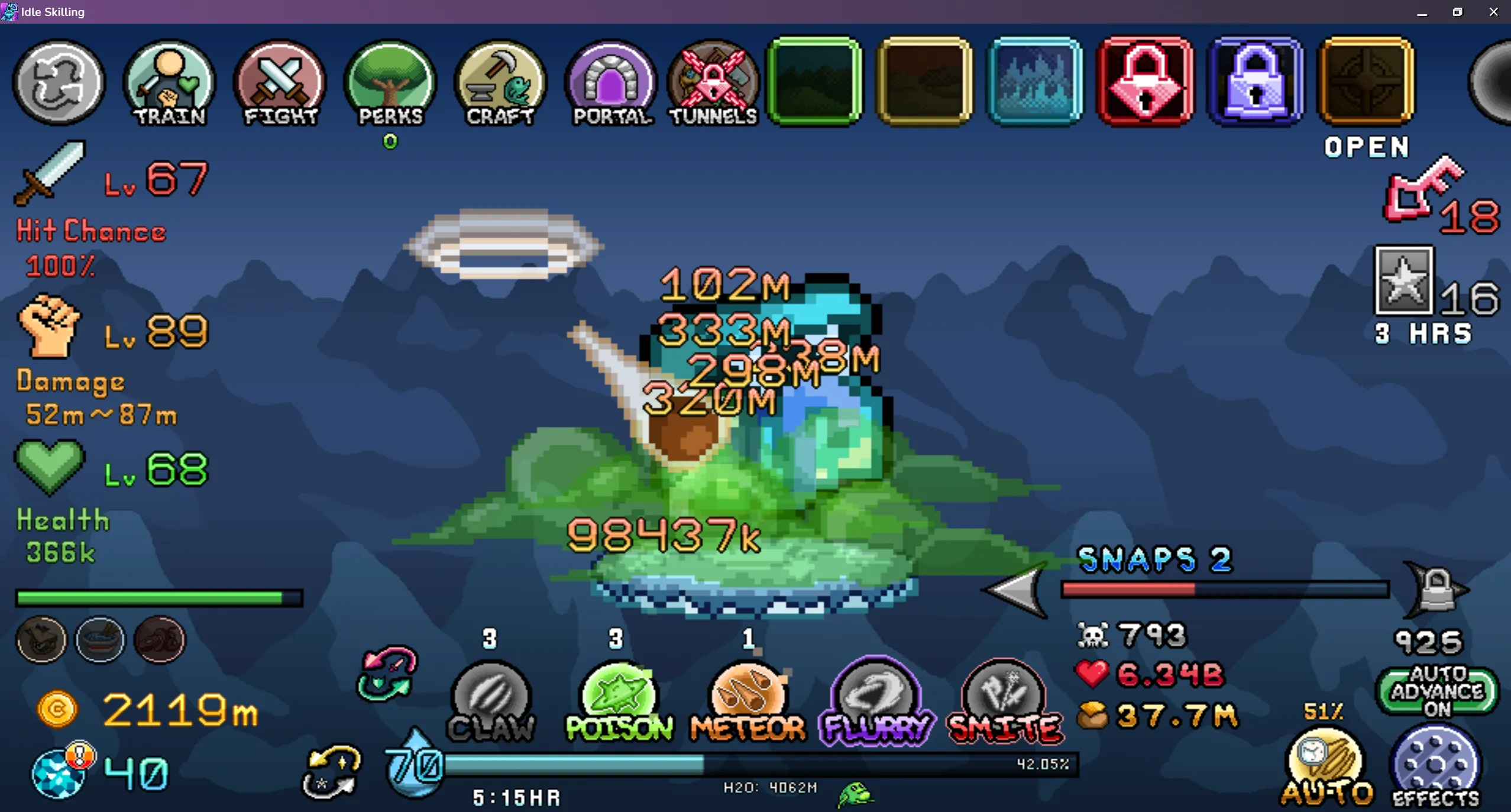The height and width of the screenshot is (812, 1511).
Task: Open the Fight menu
Action: 280,83
